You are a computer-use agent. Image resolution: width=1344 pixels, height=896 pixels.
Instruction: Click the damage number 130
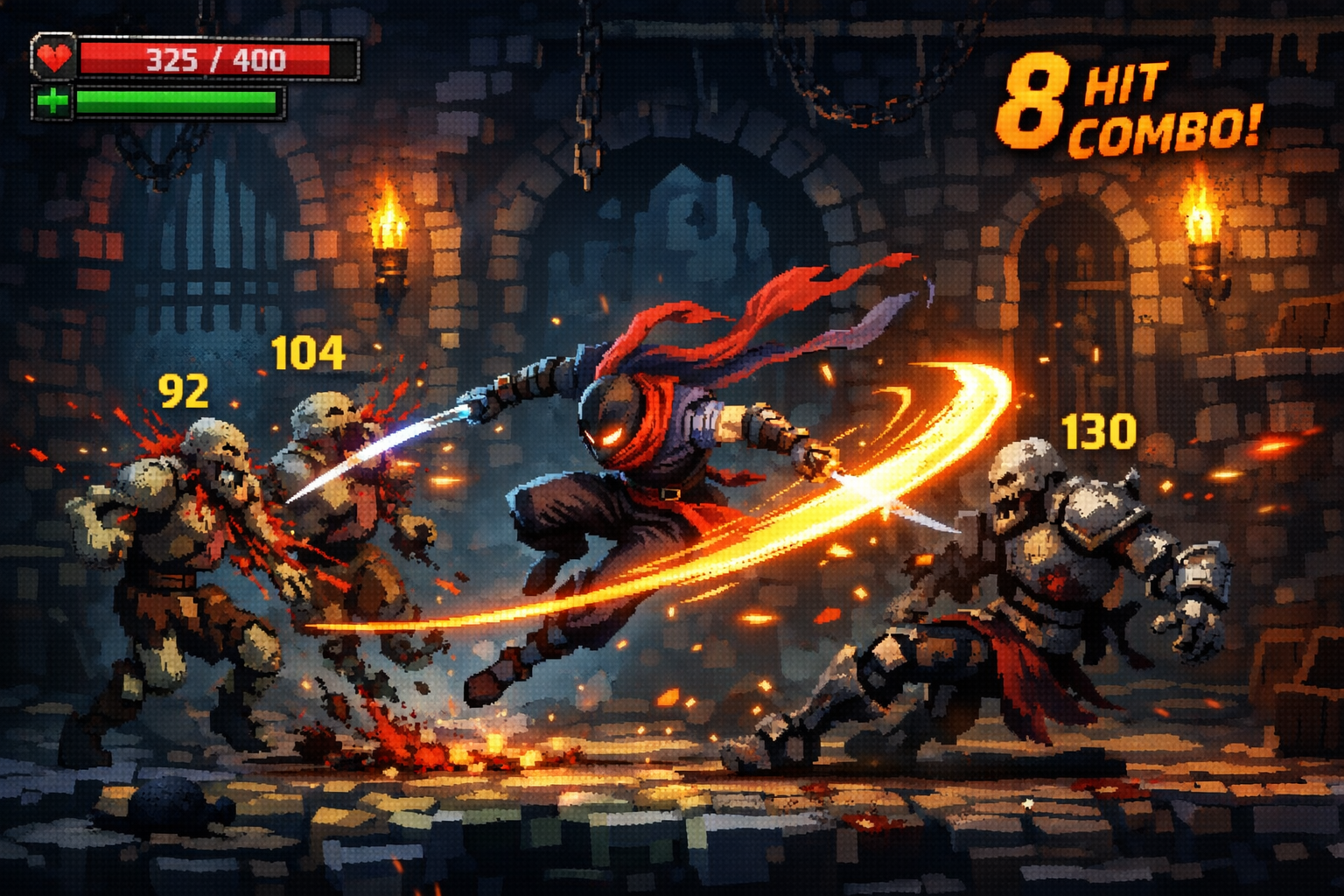coord(1097,430)
